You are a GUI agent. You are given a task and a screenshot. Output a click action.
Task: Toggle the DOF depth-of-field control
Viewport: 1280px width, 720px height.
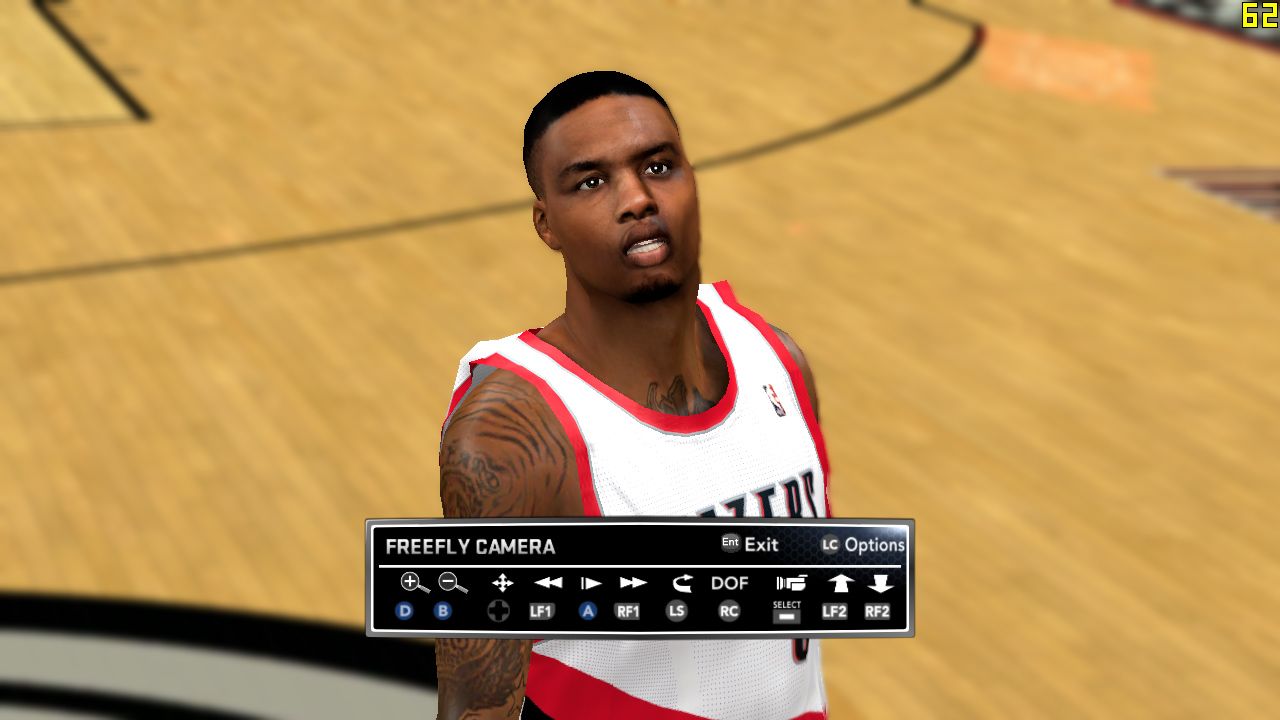[730, 583]
